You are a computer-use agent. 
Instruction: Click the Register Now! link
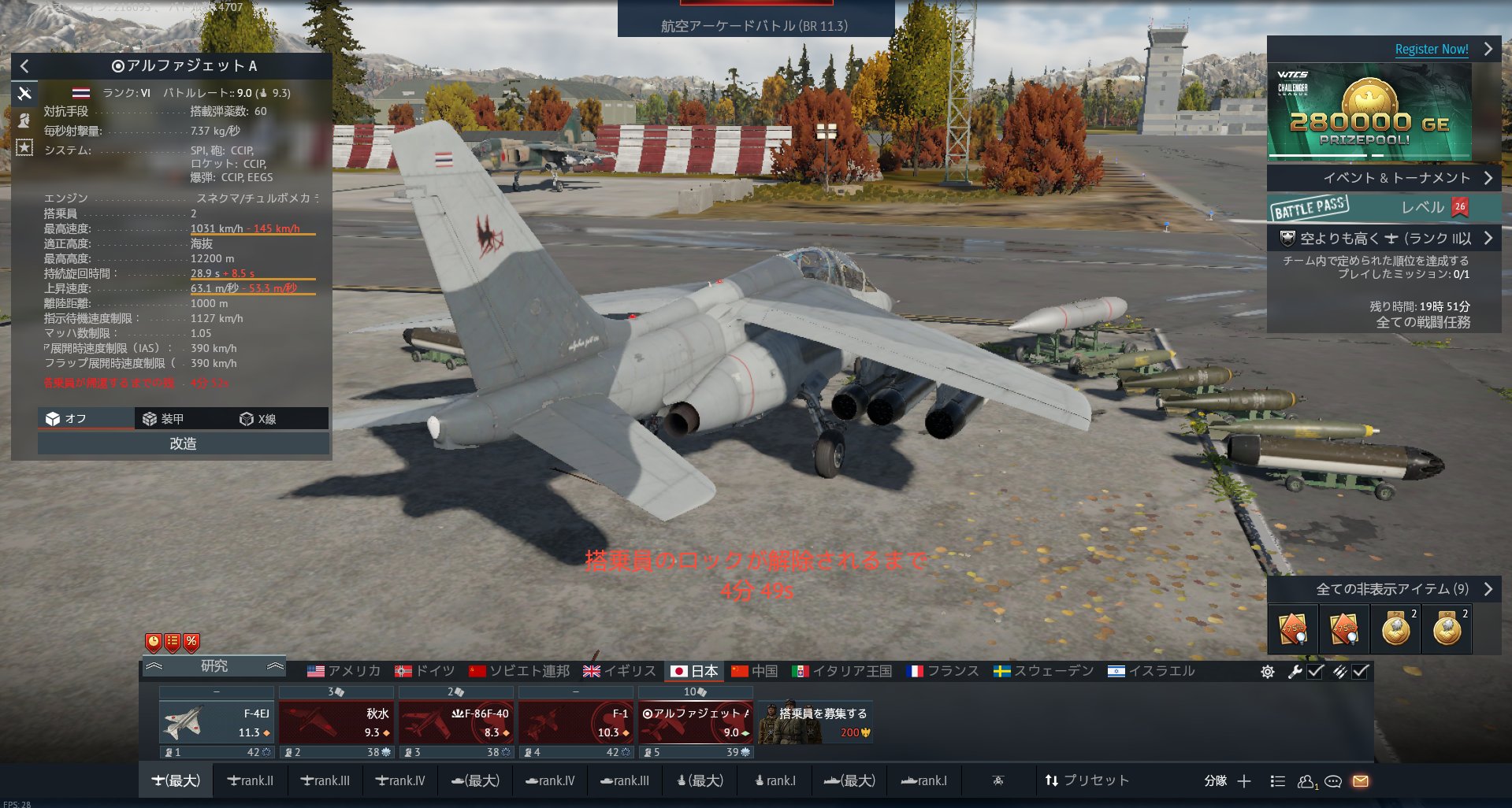click(x=1431, y=49)
